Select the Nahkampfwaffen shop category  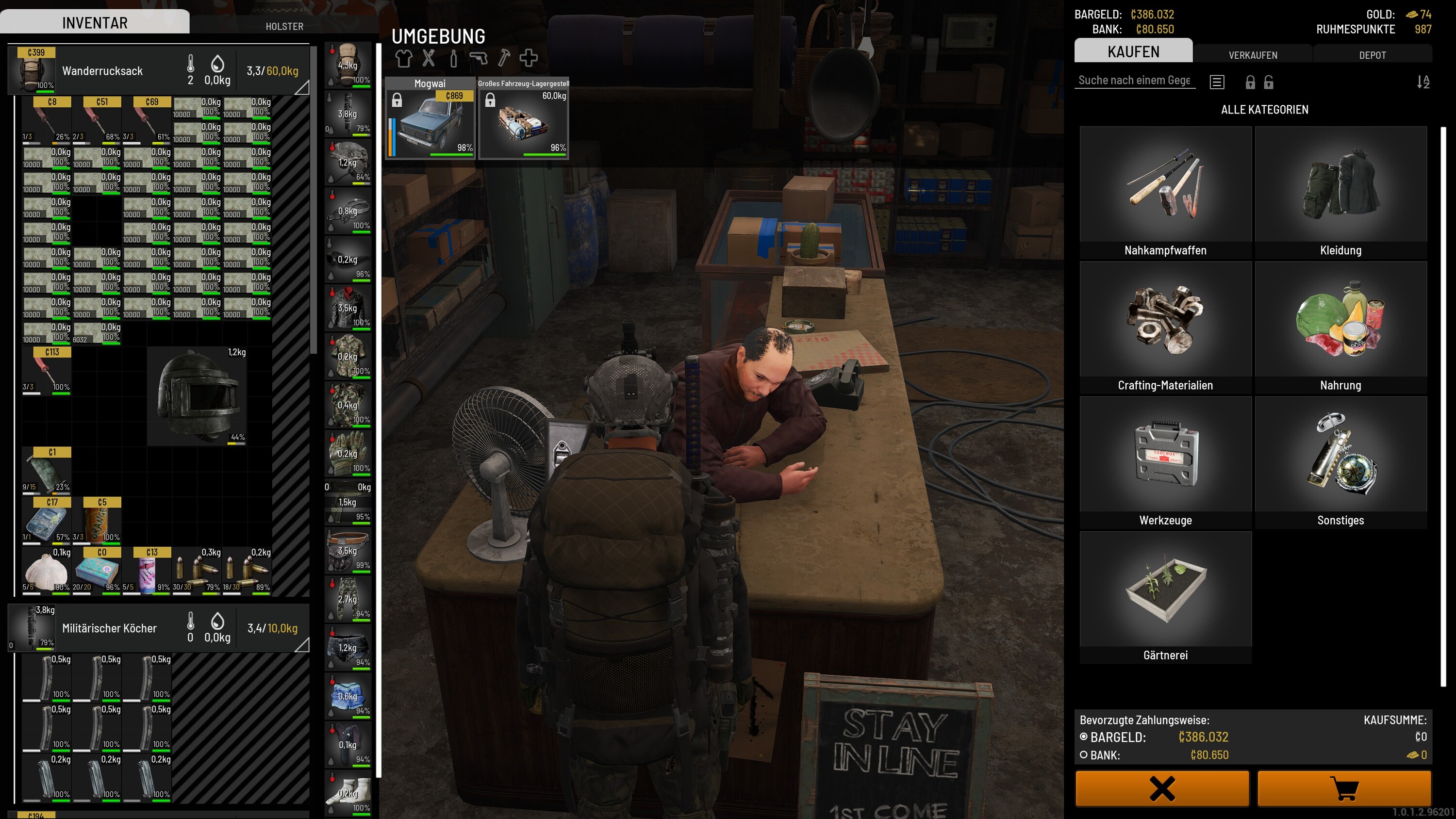click(1165, 192)
